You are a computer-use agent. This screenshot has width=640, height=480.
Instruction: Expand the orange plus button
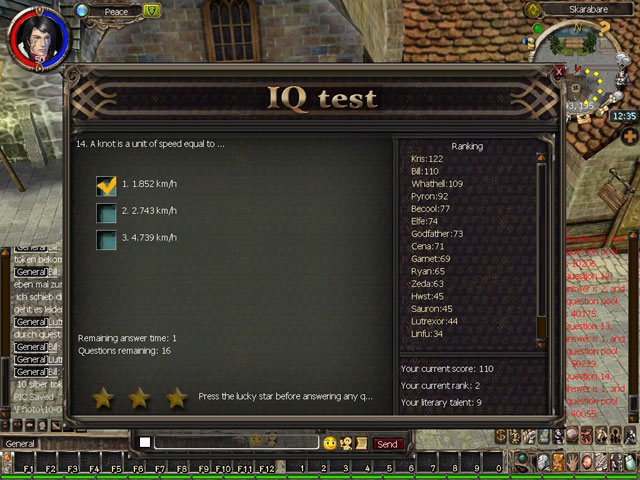629,137
